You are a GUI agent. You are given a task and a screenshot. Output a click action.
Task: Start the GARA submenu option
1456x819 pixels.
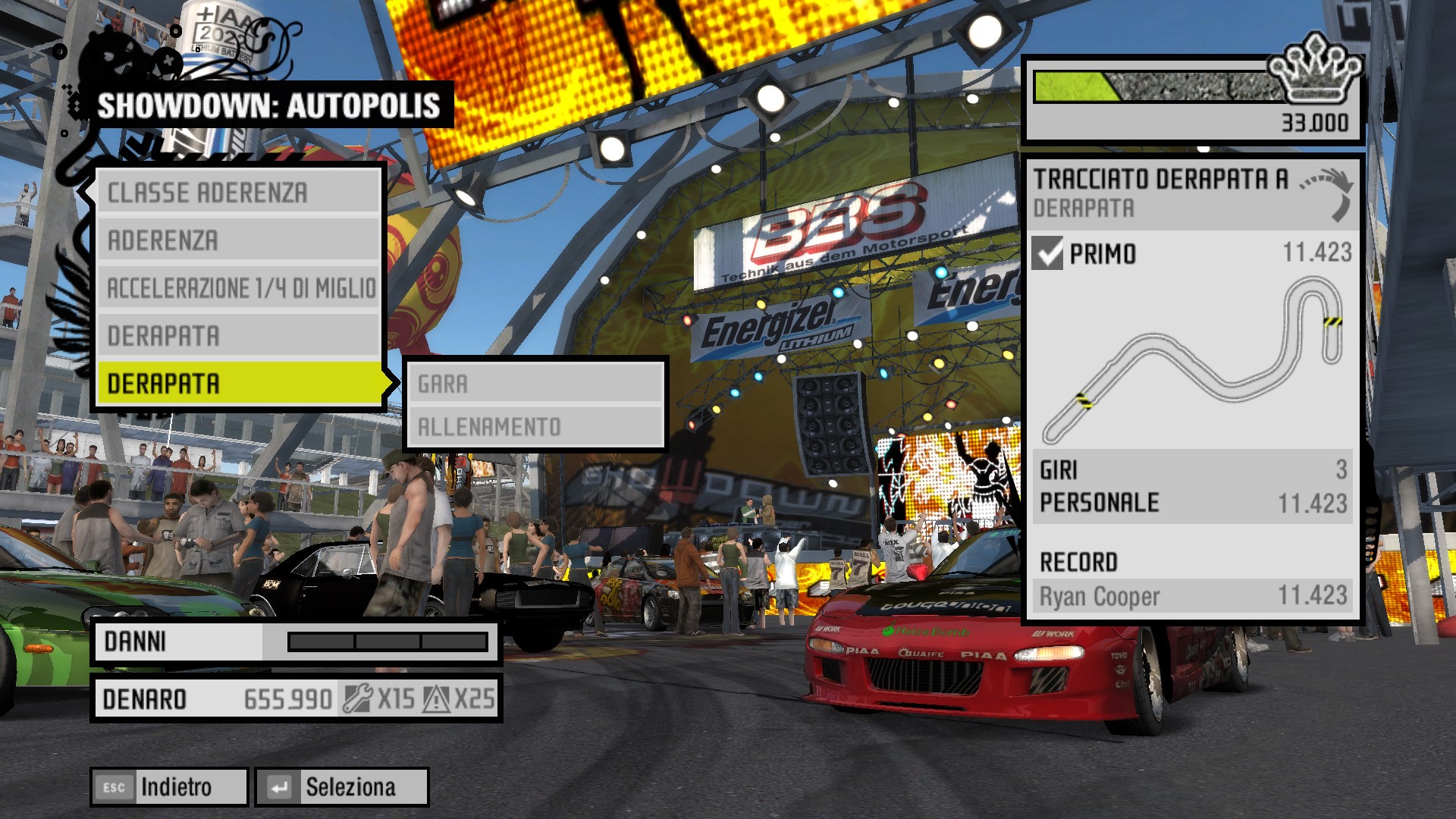click(x=535, y=384)
